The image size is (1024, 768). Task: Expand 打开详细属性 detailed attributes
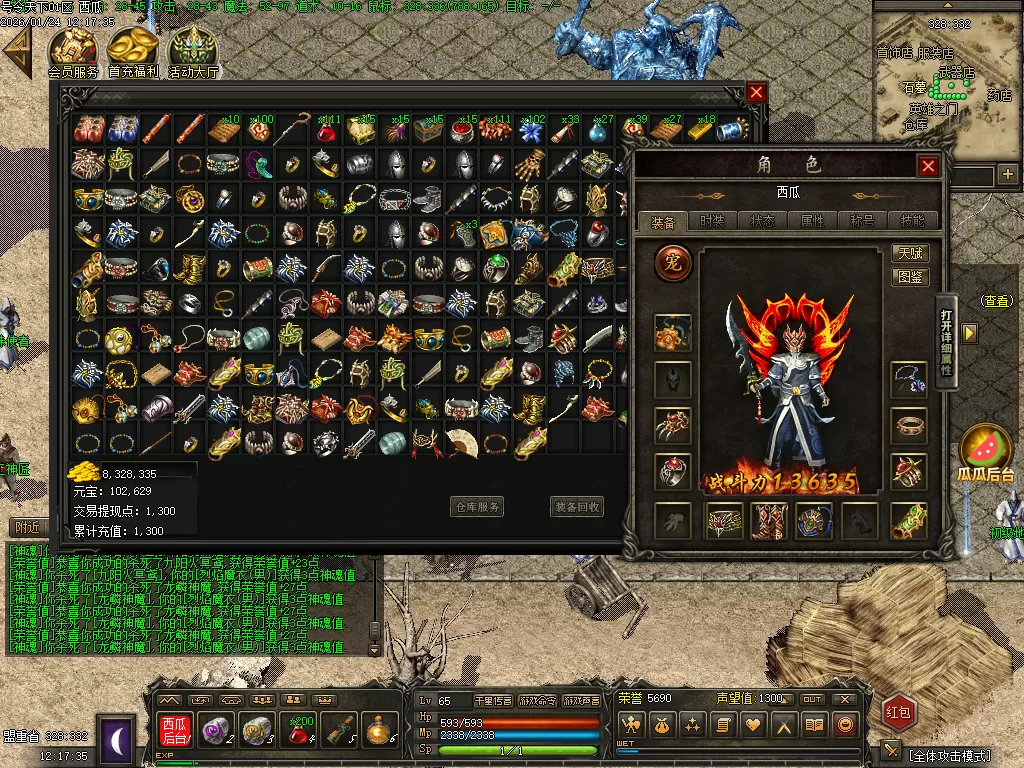(946, 342)
